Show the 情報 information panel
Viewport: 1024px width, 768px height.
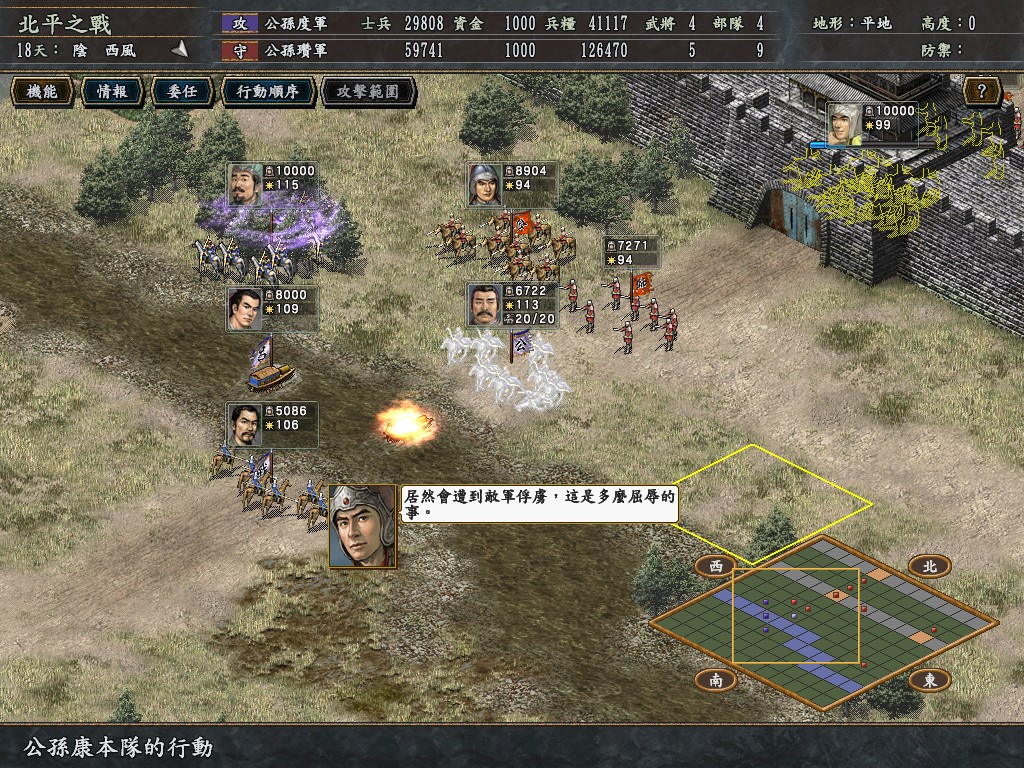(x=111, y=92)
